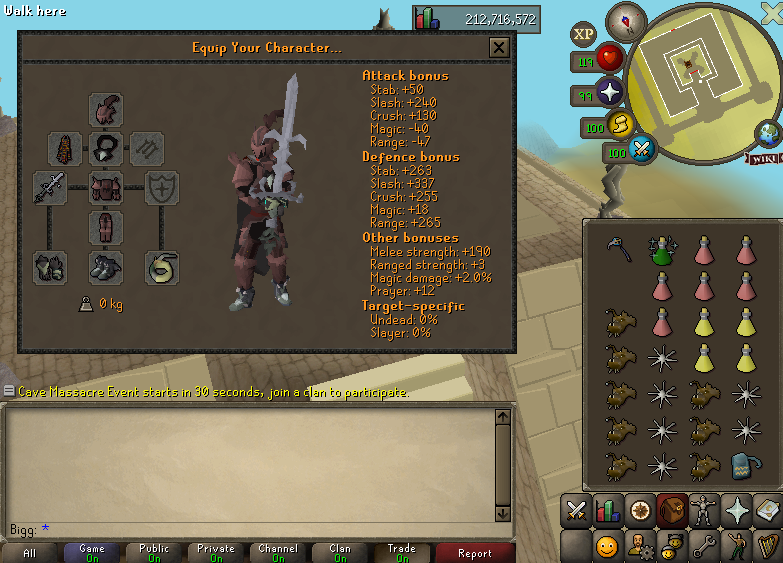Activate quick prayers via the prayer orb

609,95
